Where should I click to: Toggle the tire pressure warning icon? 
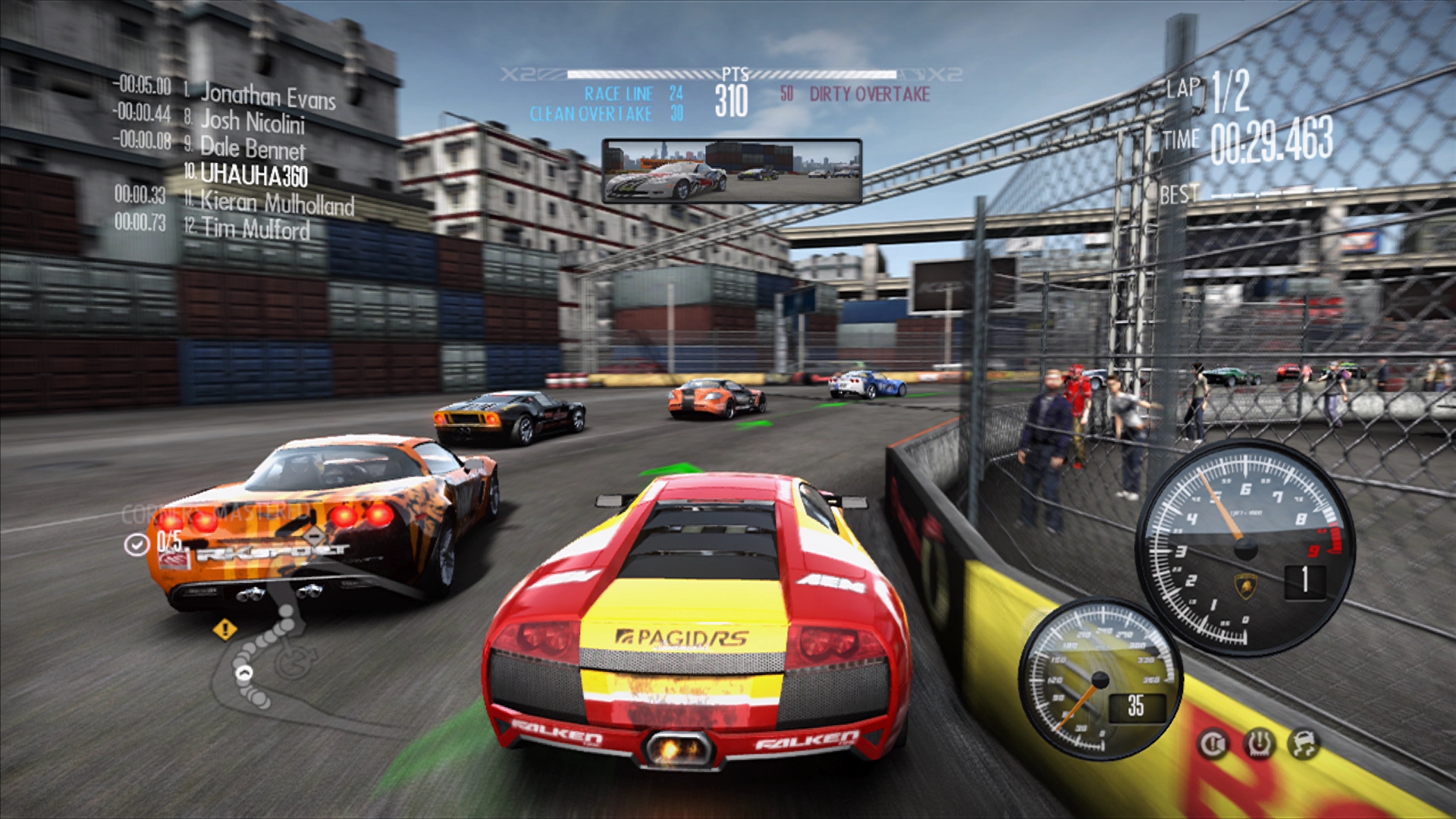point(1259,745)
